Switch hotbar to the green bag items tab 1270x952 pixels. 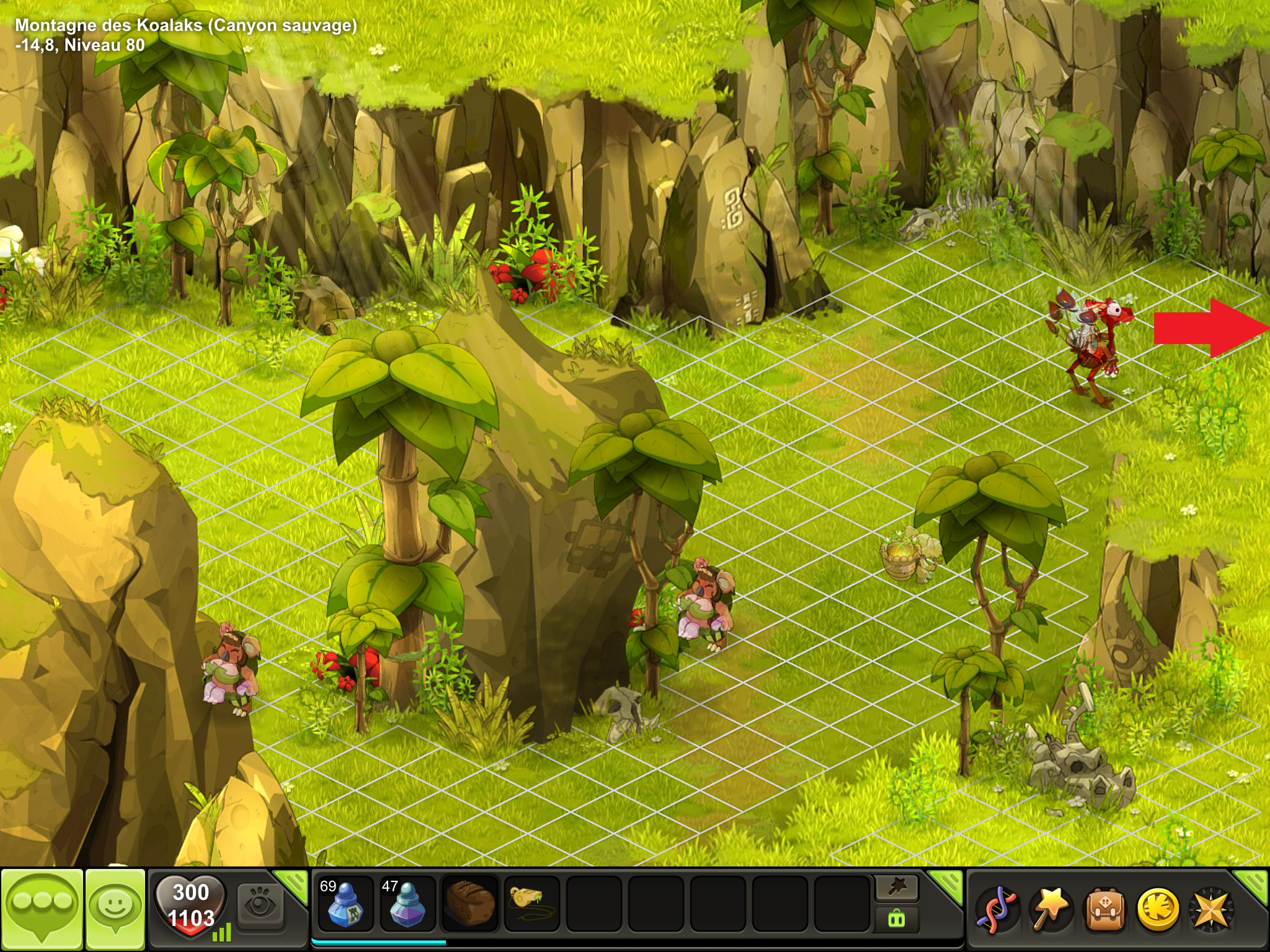coord(897,919)
